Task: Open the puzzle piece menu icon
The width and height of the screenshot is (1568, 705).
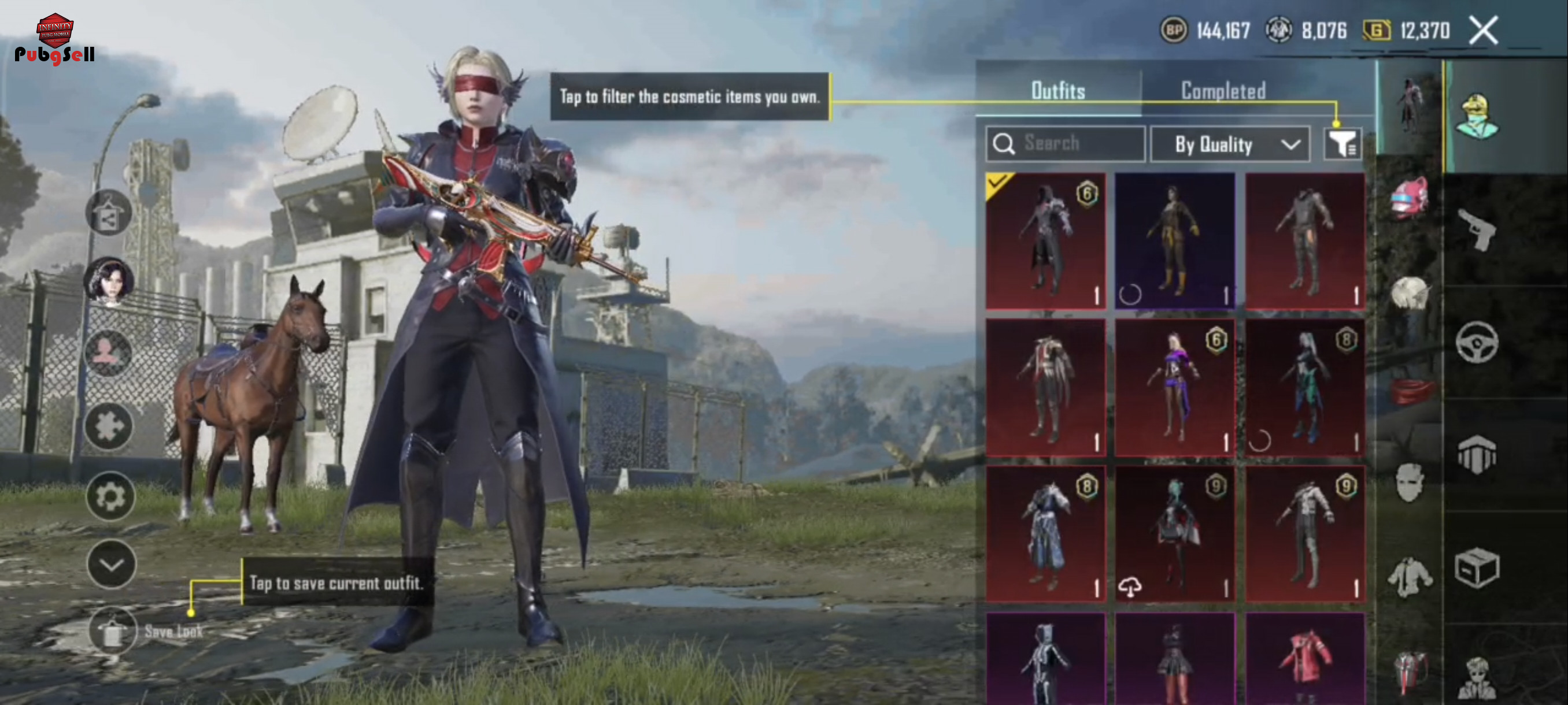Action: click(109, 426)
